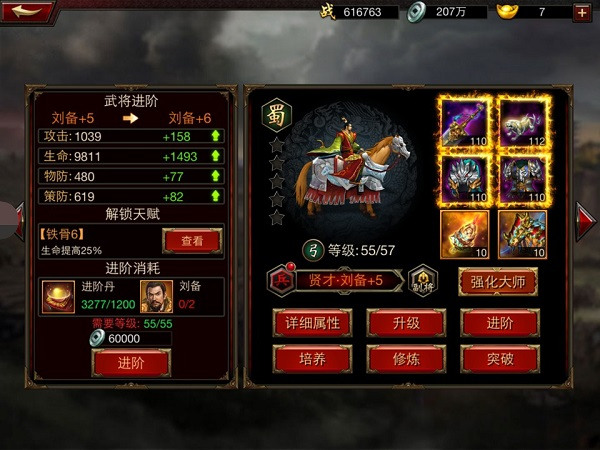This screenshot has height=450, width=600.
Task: Select the green-gold war book slot
Action: point(522,235)
